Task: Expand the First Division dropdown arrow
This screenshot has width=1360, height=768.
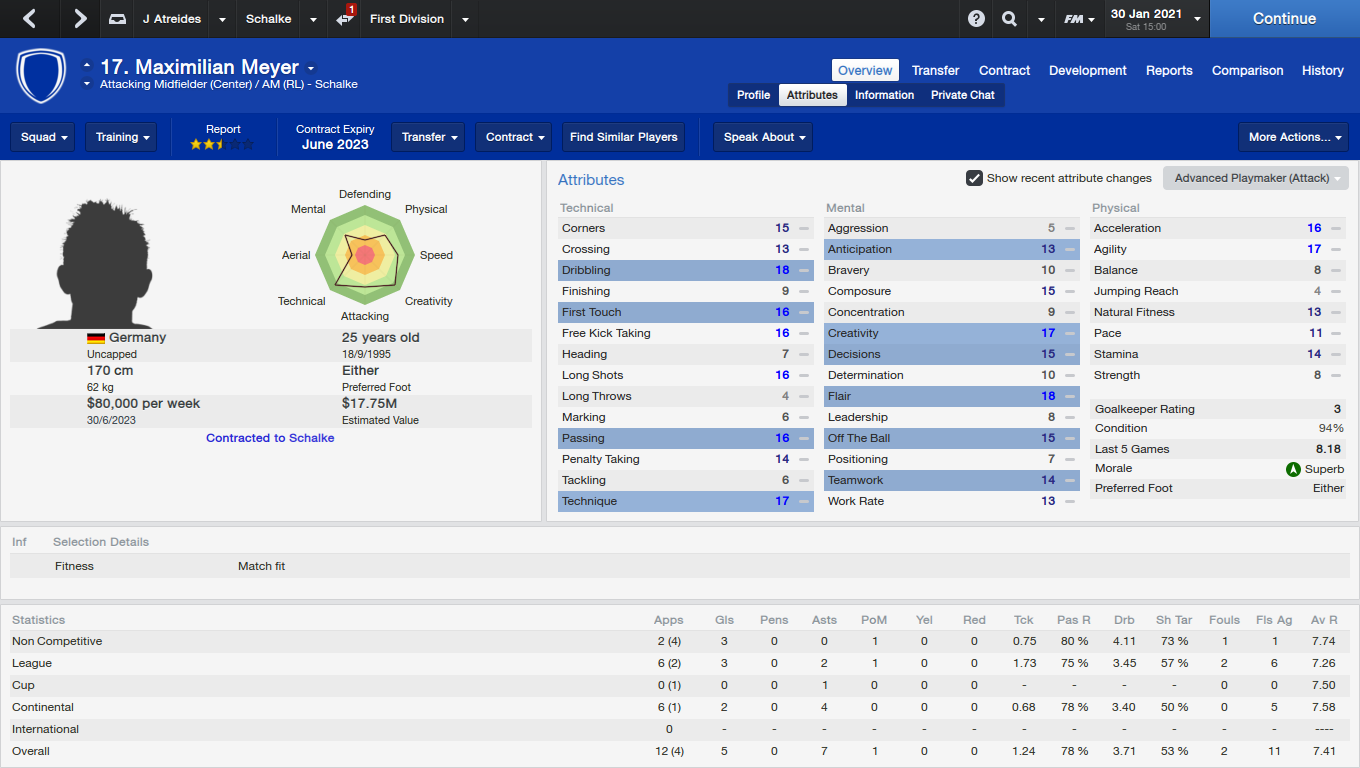Action: pyautogui.click(x=463, y=18)
